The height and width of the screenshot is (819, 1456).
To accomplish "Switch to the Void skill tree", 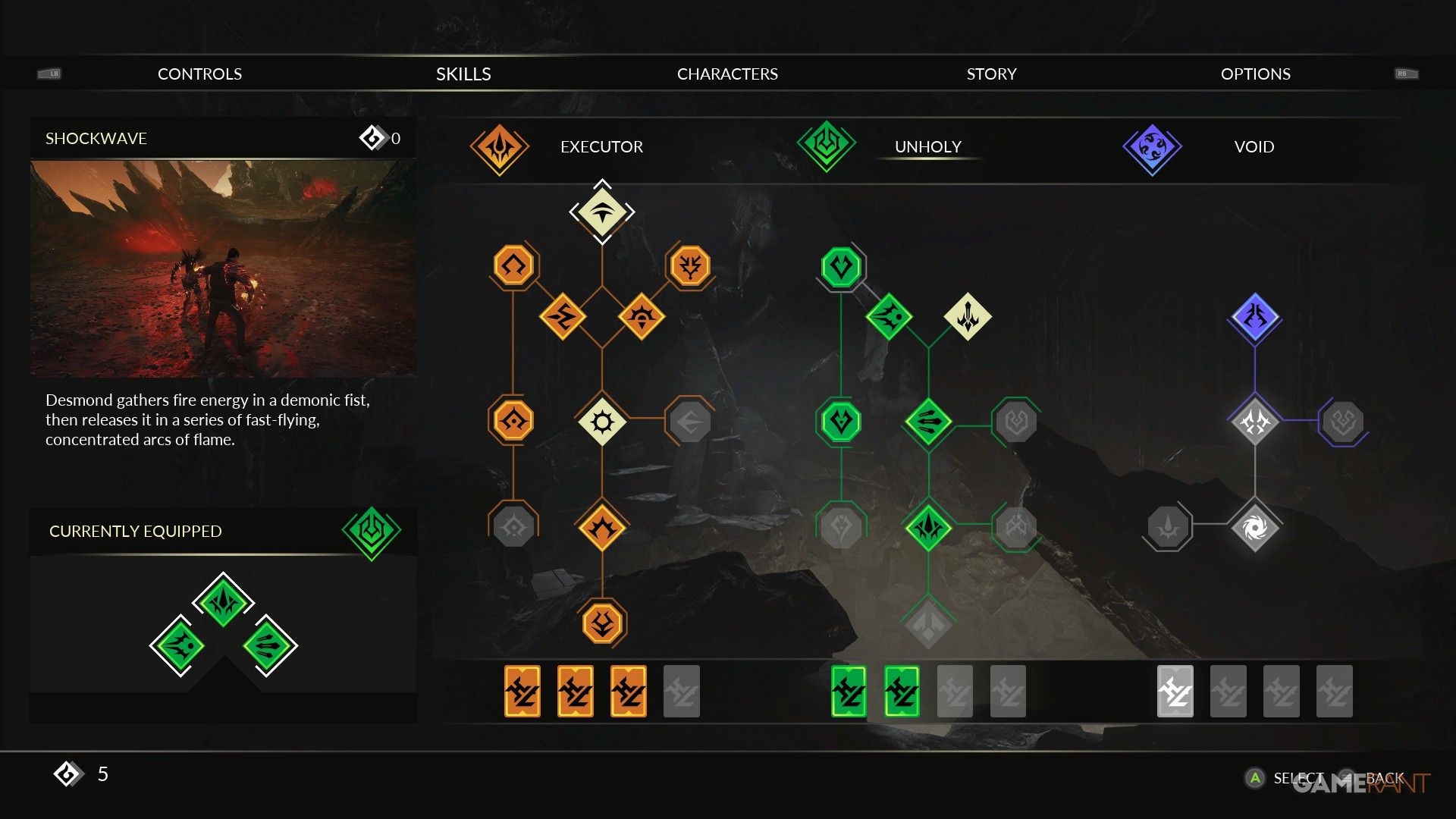I will [x=1254, y=146].
